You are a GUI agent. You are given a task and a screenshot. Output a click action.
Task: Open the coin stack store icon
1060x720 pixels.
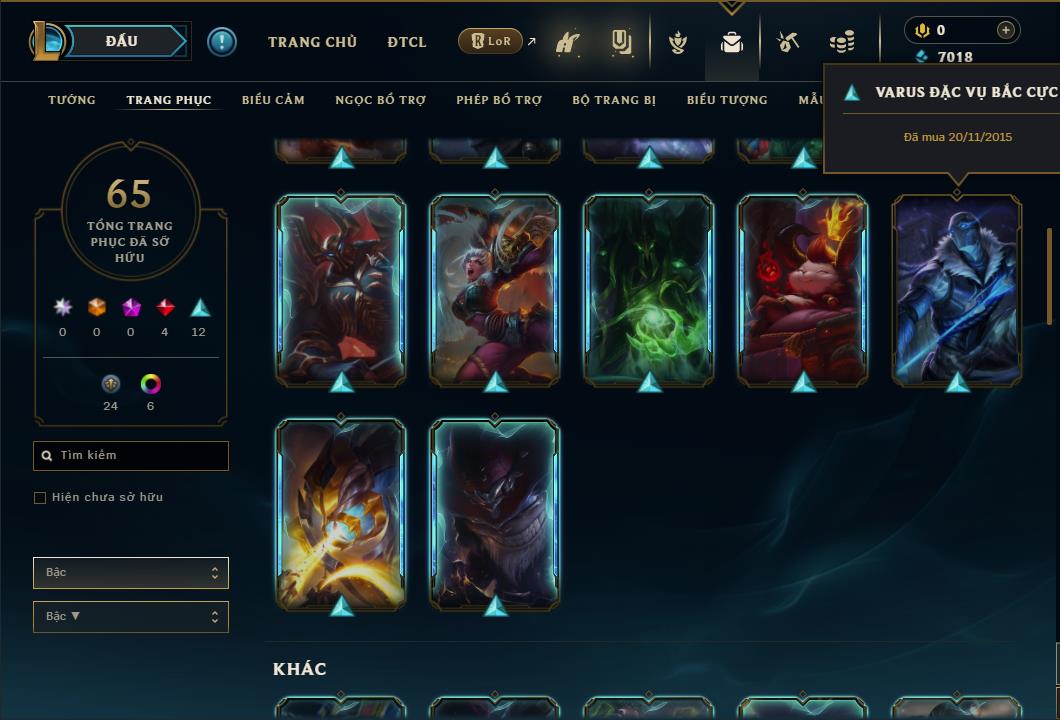842,42
